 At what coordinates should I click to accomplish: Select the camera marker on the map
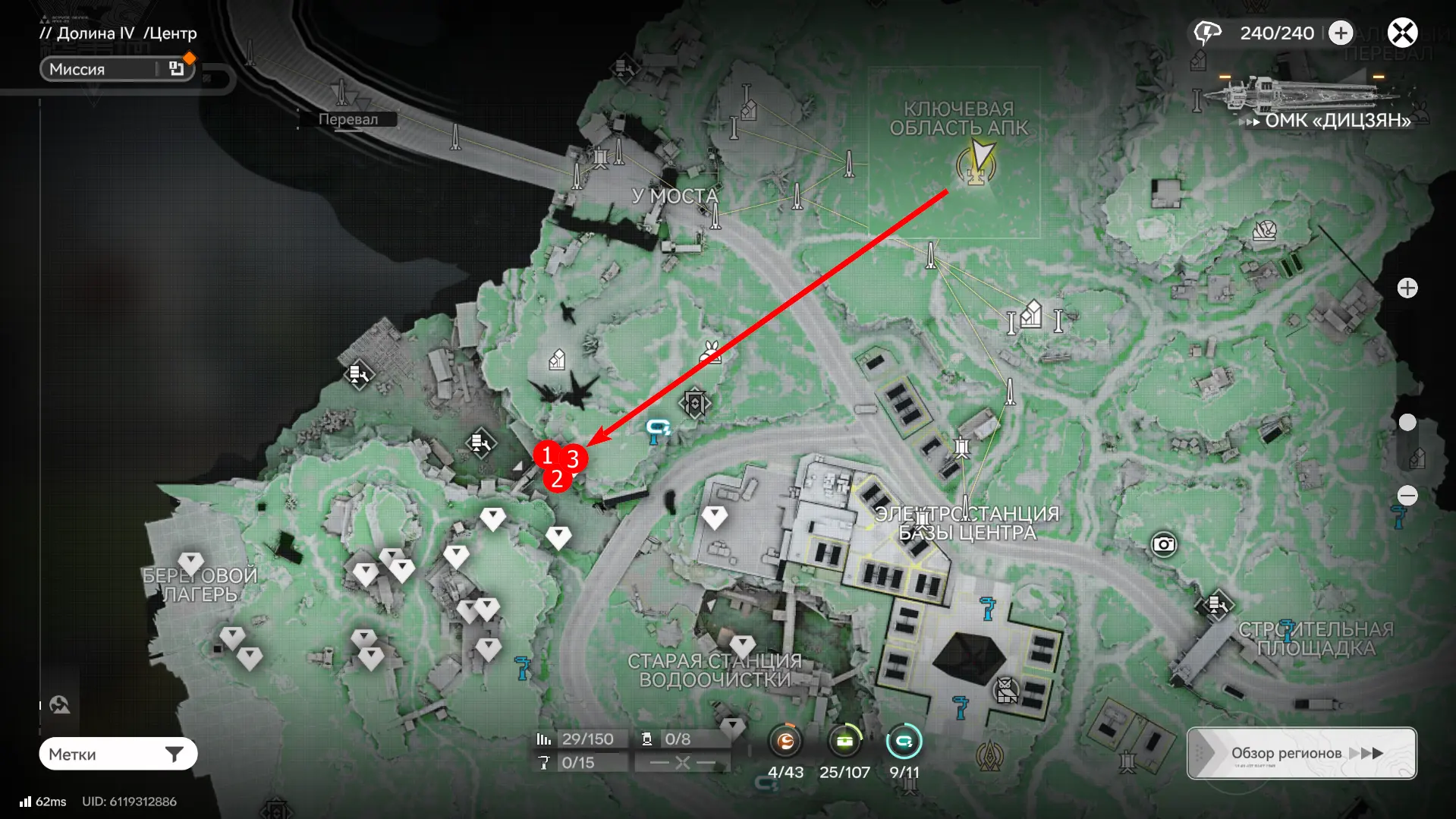click(x=1163, y=544)
